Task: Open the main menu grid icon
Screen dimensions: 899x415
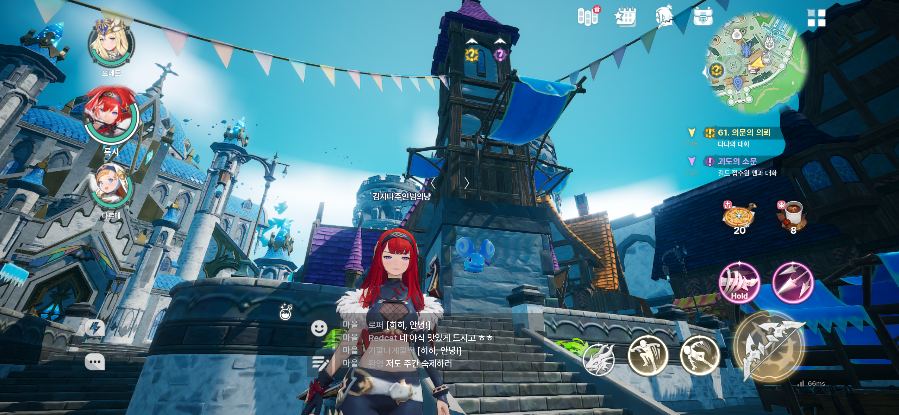Action: (x=817, y=18)
